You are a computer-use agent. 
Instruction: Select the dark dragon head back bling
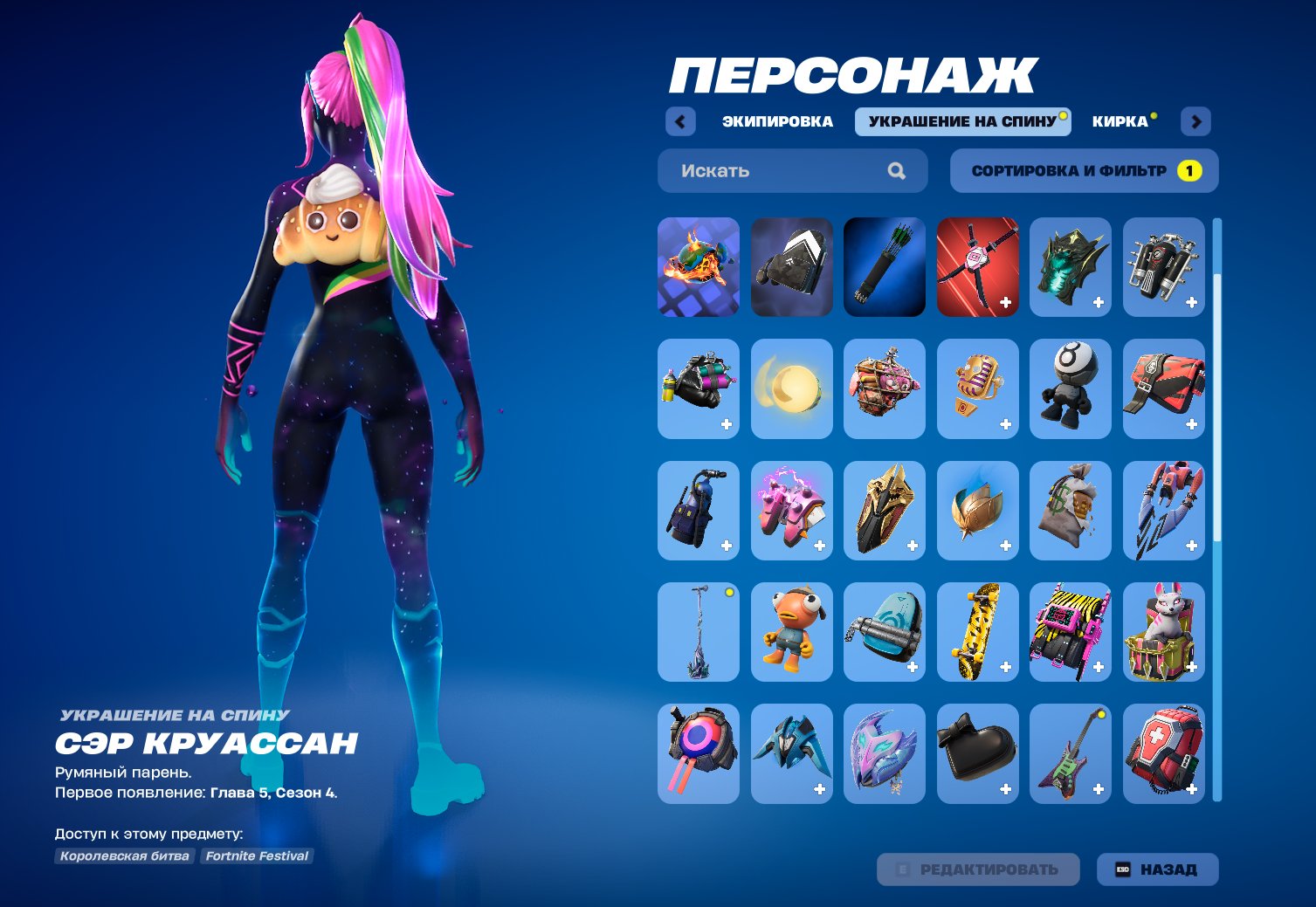[1071, 268]
